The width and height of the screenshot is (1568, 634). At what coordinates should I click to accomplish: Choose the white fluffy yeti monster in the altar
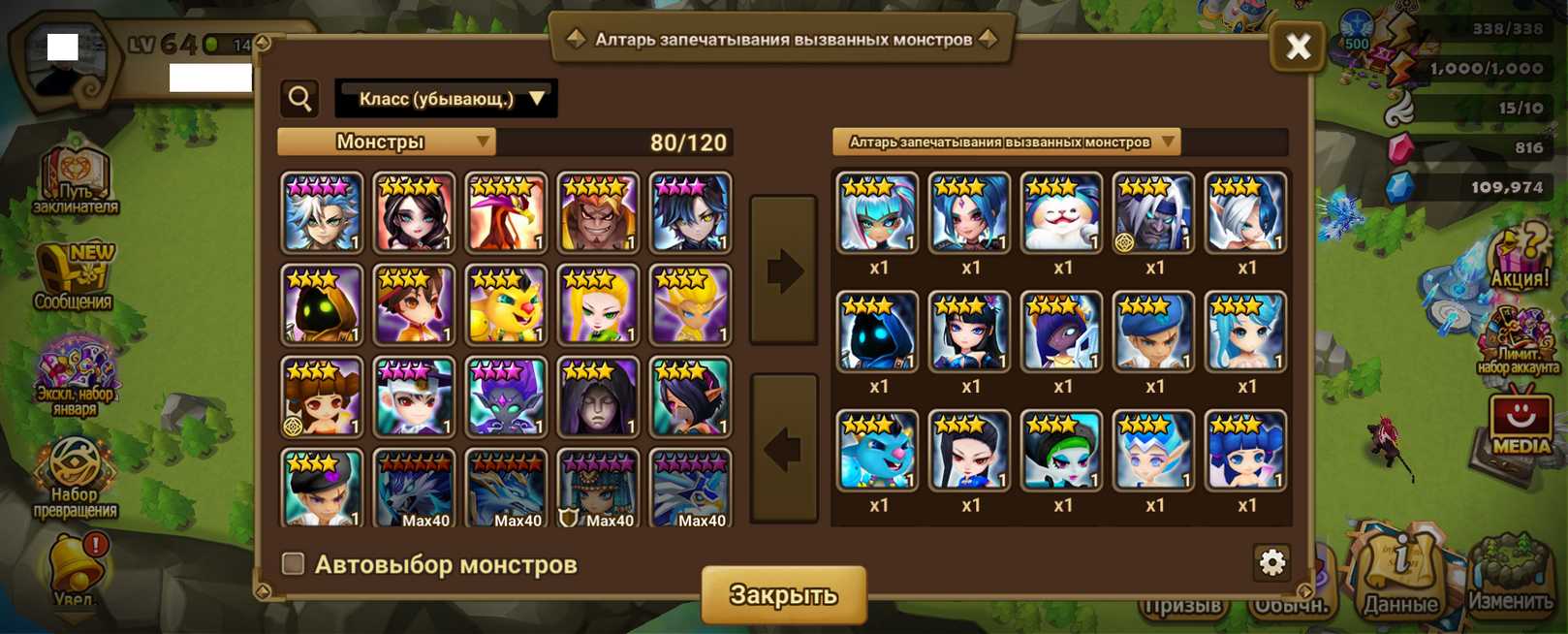pos(1061,212)
